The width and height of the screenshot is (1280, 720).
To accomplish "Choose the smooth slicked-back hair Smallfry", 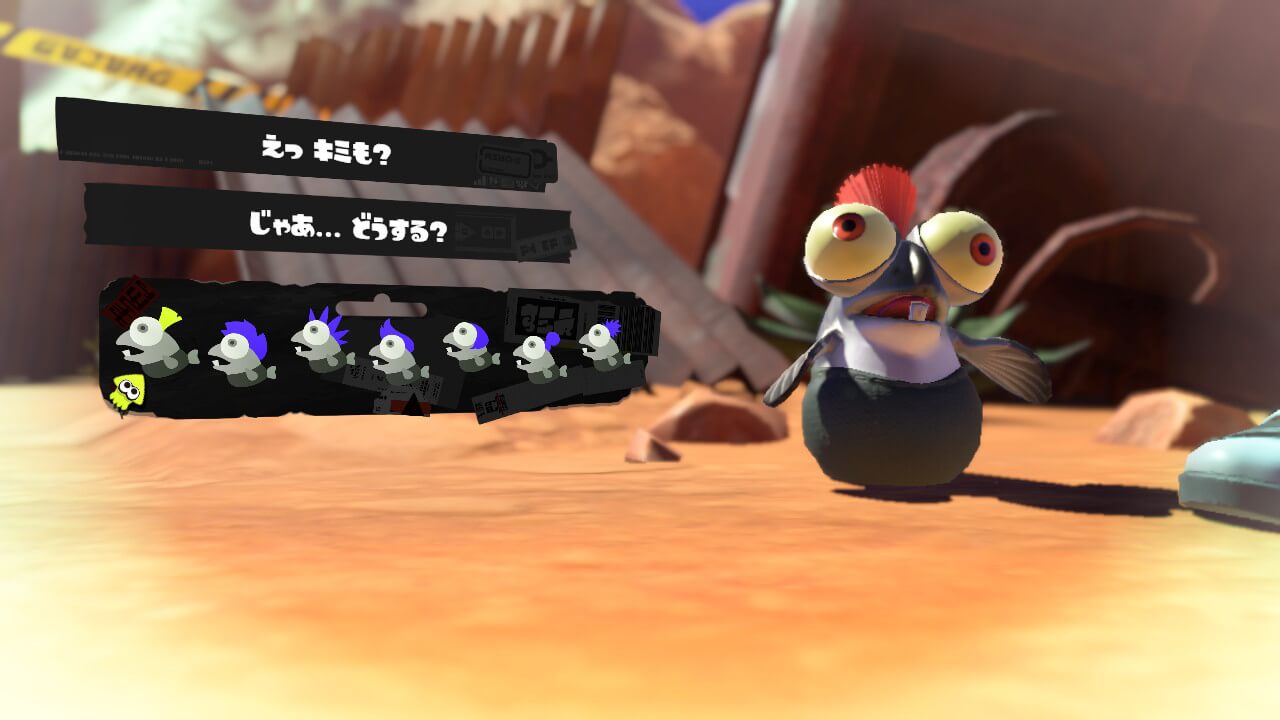I will (x=470, y=345).
